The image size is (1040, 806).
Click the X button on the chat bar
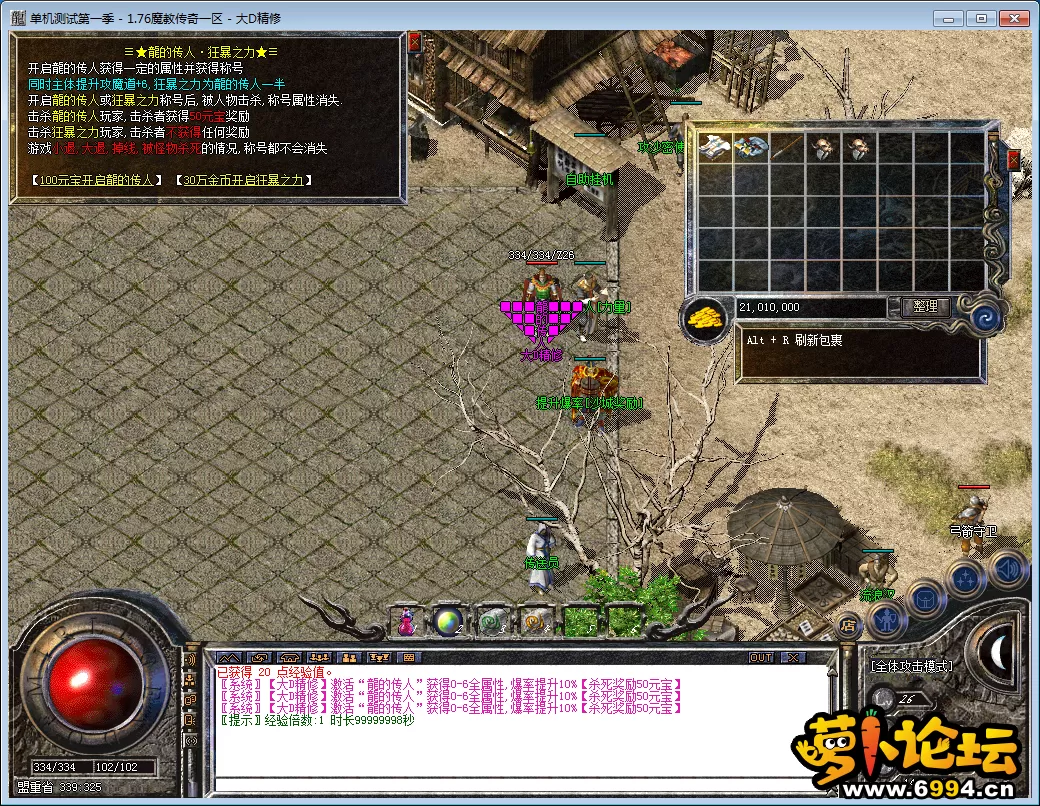click(791, 657)
